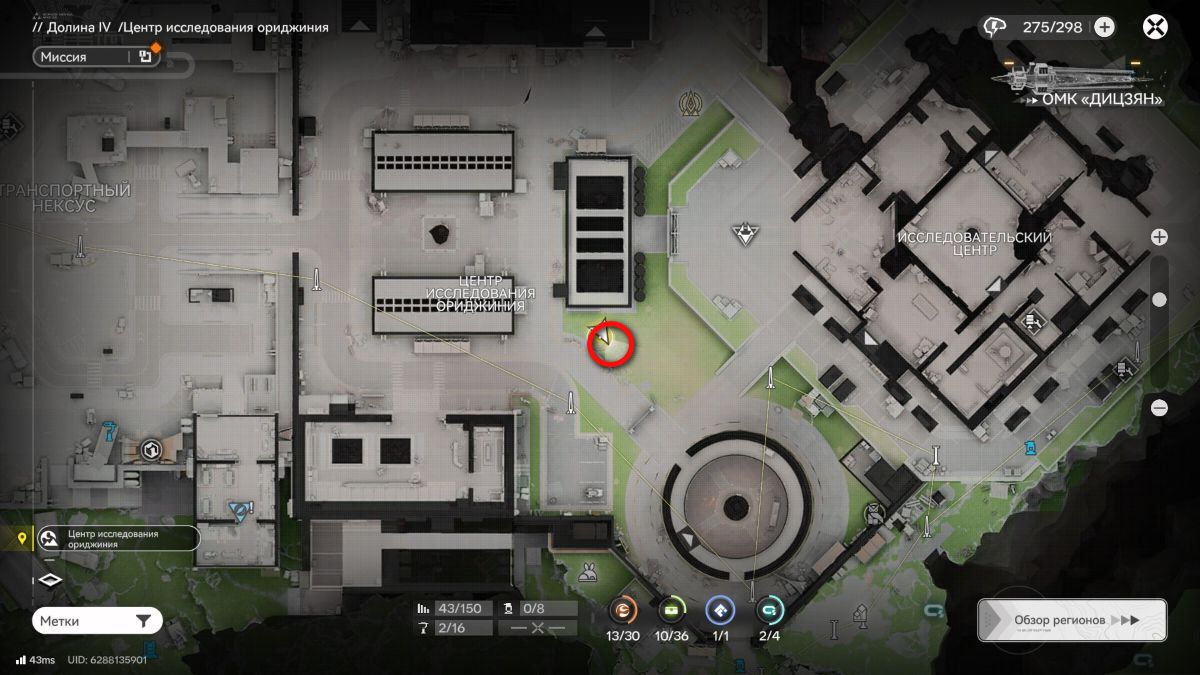Click the green chest tracker showing 10/36
The width and height of the screenshot is (1200, 675).
(671, 610)
